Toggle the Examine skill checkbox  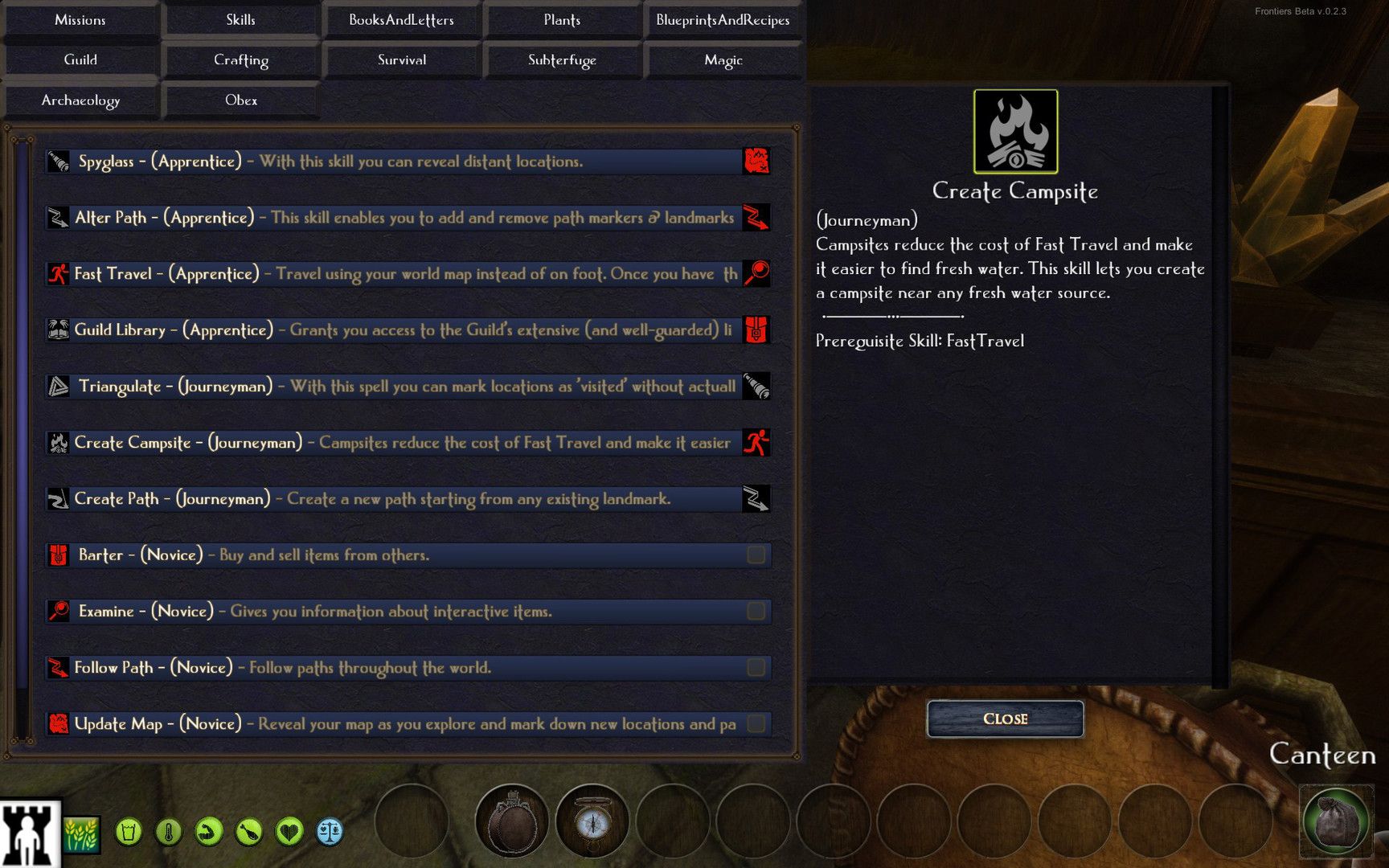[756, 611]
